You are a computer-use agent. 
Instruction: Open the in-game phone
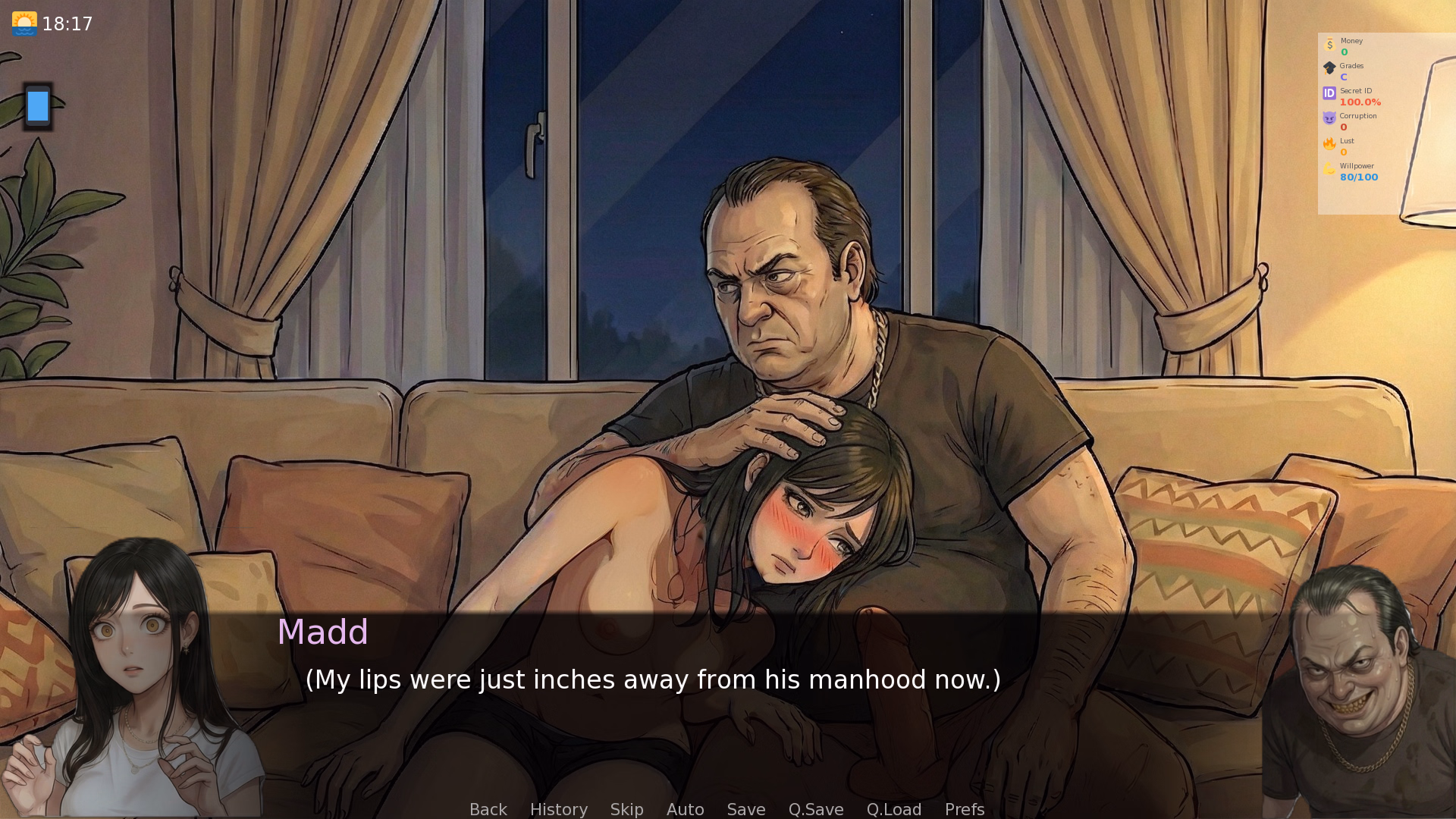[x=37, y=106]
